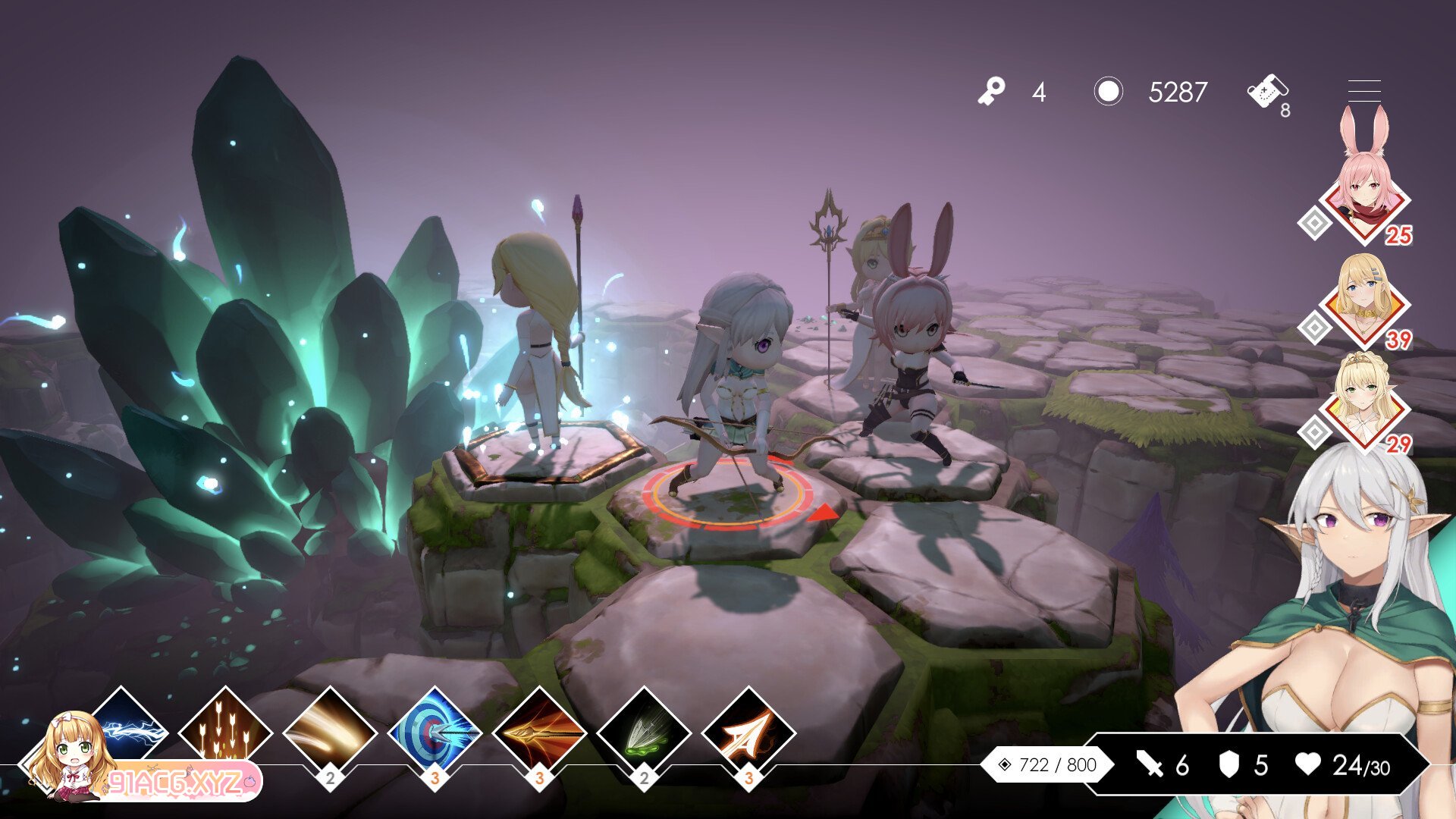Viewport: 1456px width, 819px height.
Task: Activate the golden streak skill
Action: point(330,733)
